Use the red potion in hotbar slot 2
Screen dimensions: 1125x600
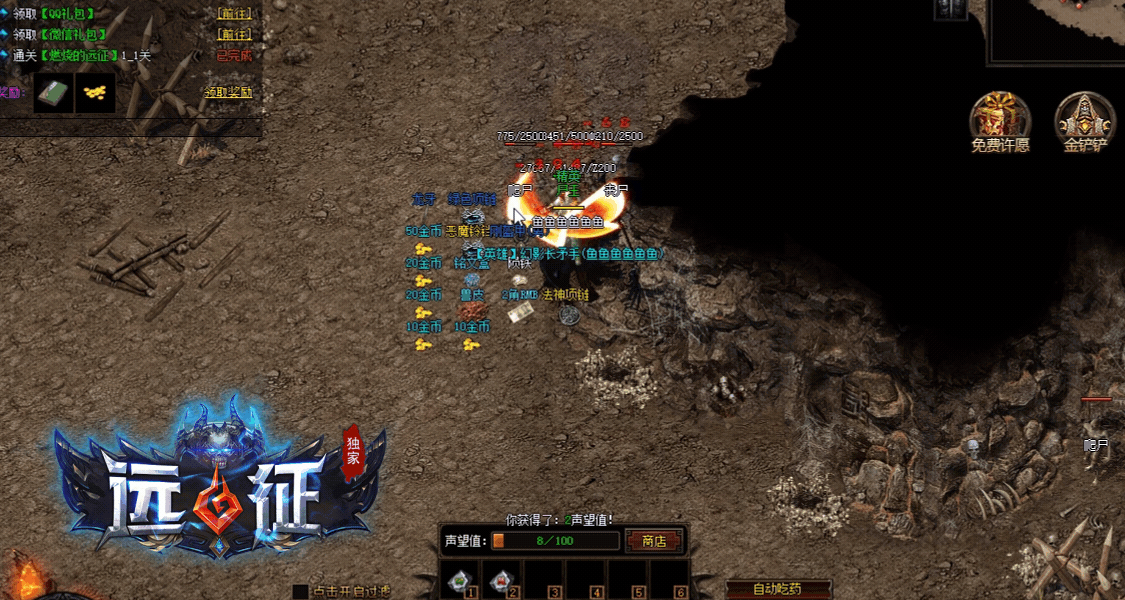(x=503, y=581)
